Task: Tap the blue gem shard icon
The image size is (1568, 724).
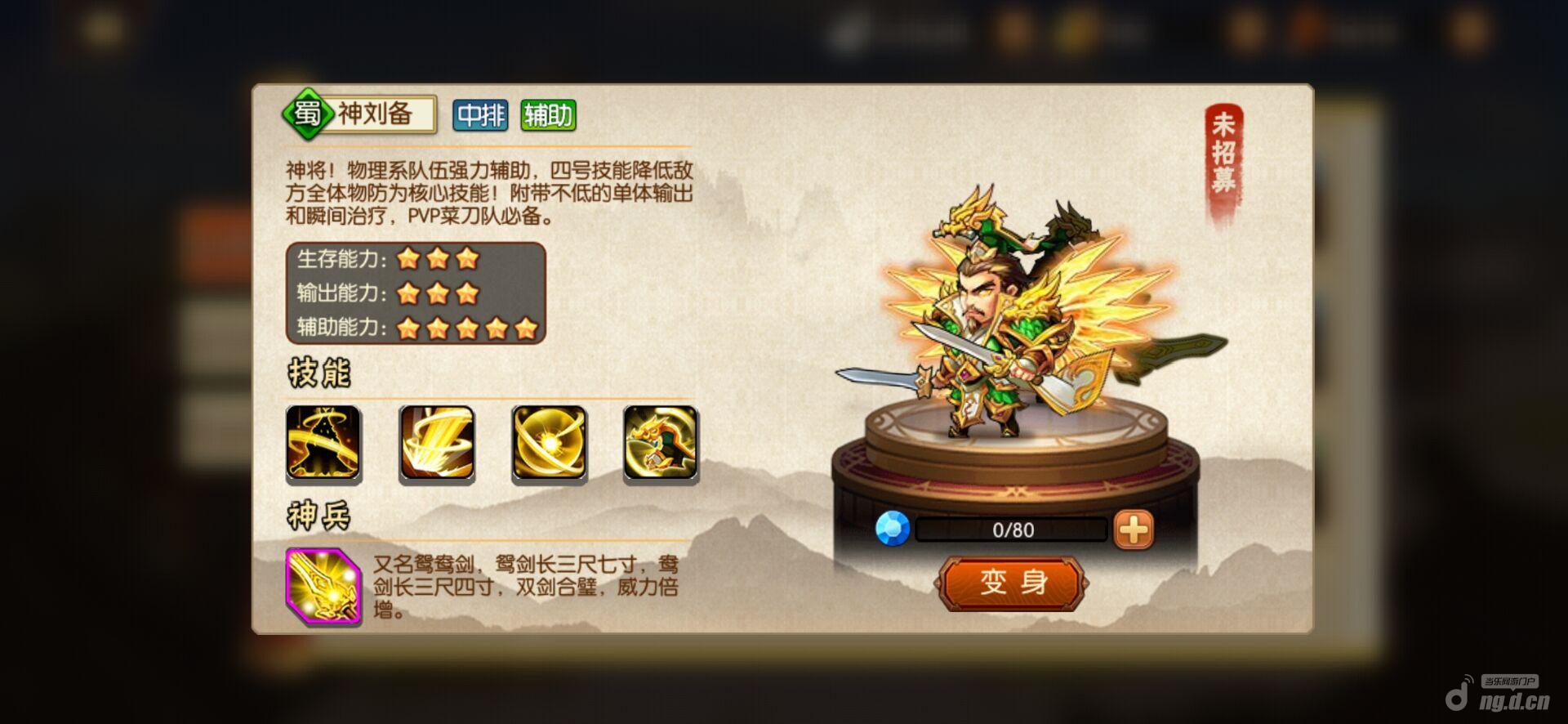Action: (x=893, y=529)
